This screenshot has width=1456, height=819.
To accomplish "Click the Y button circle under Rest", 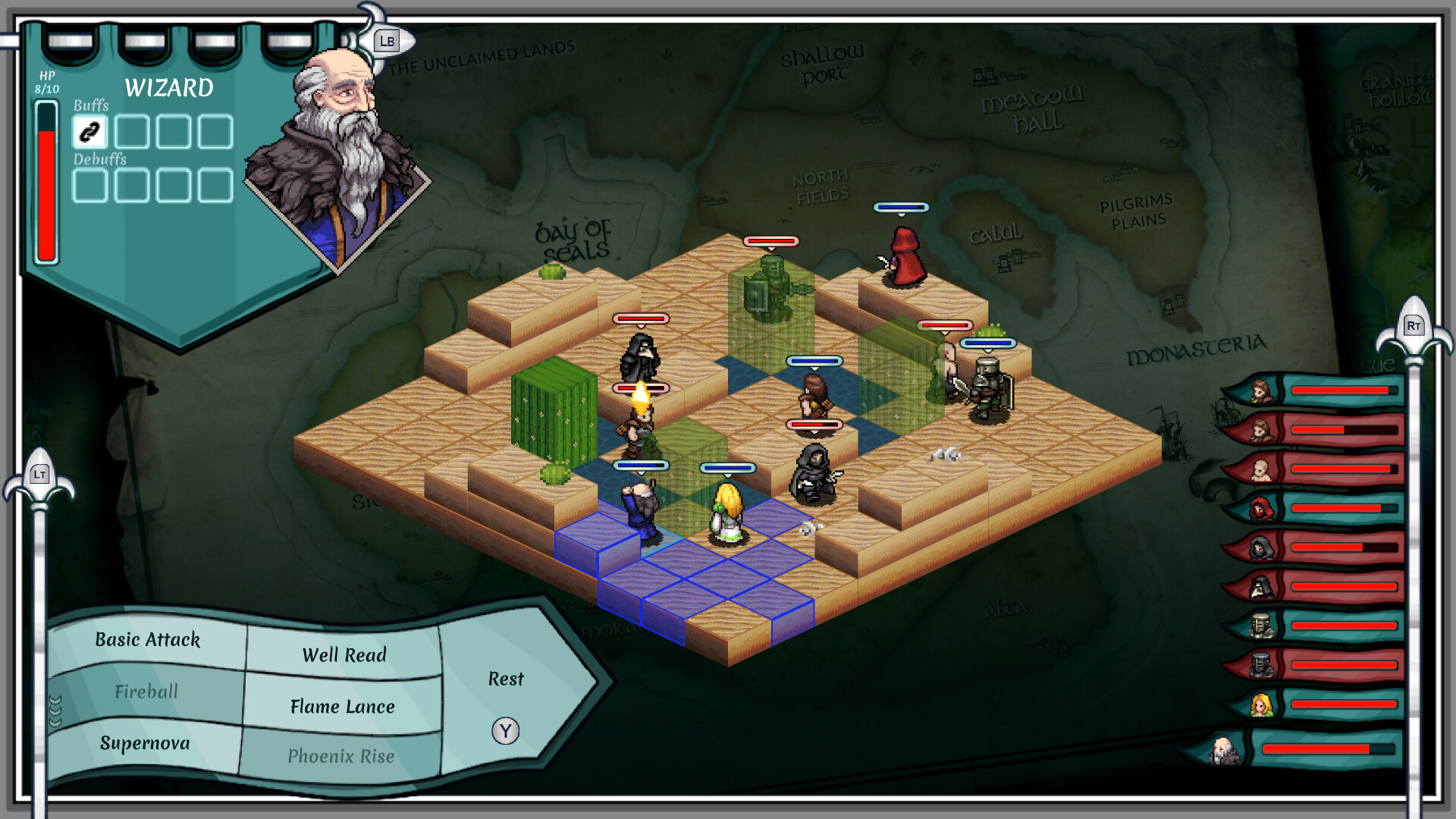I will pyautogui.click(x=504, y=730).
